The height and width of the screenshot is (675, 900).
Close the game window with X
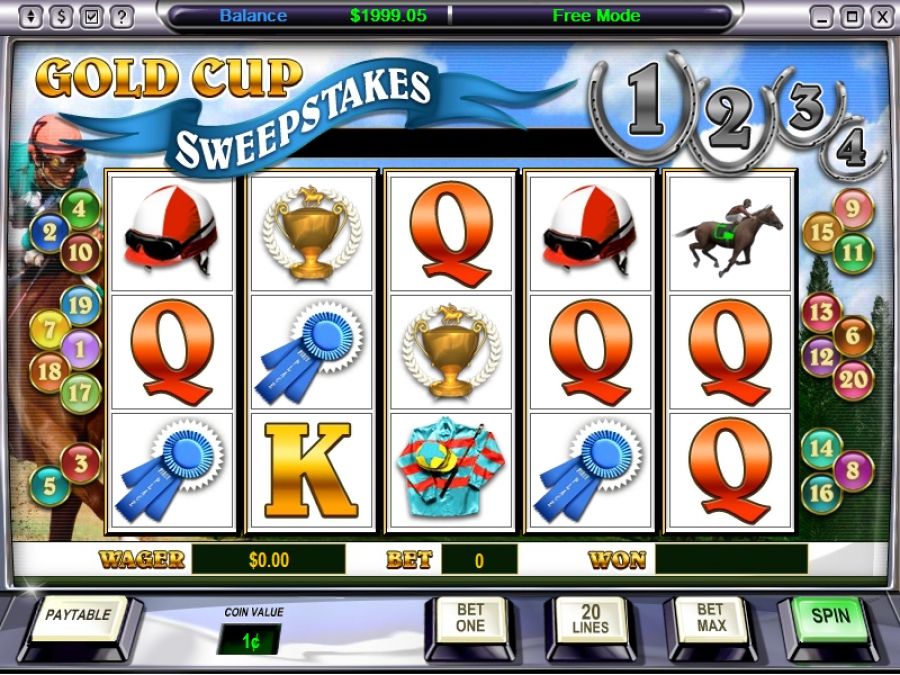tap(881, 16)
